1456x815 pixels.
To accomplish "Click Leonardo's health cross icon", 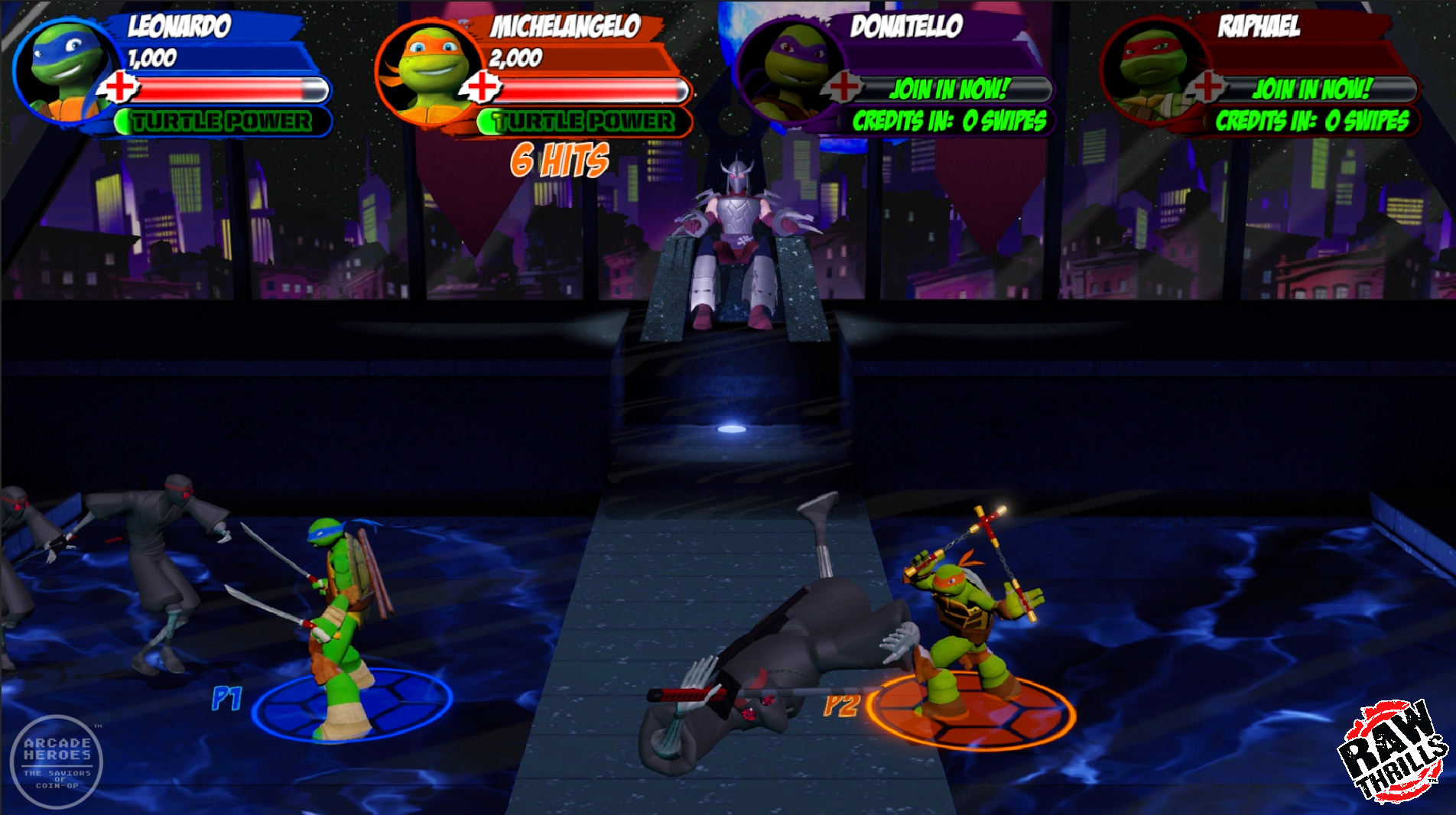I will coord(119,87).
